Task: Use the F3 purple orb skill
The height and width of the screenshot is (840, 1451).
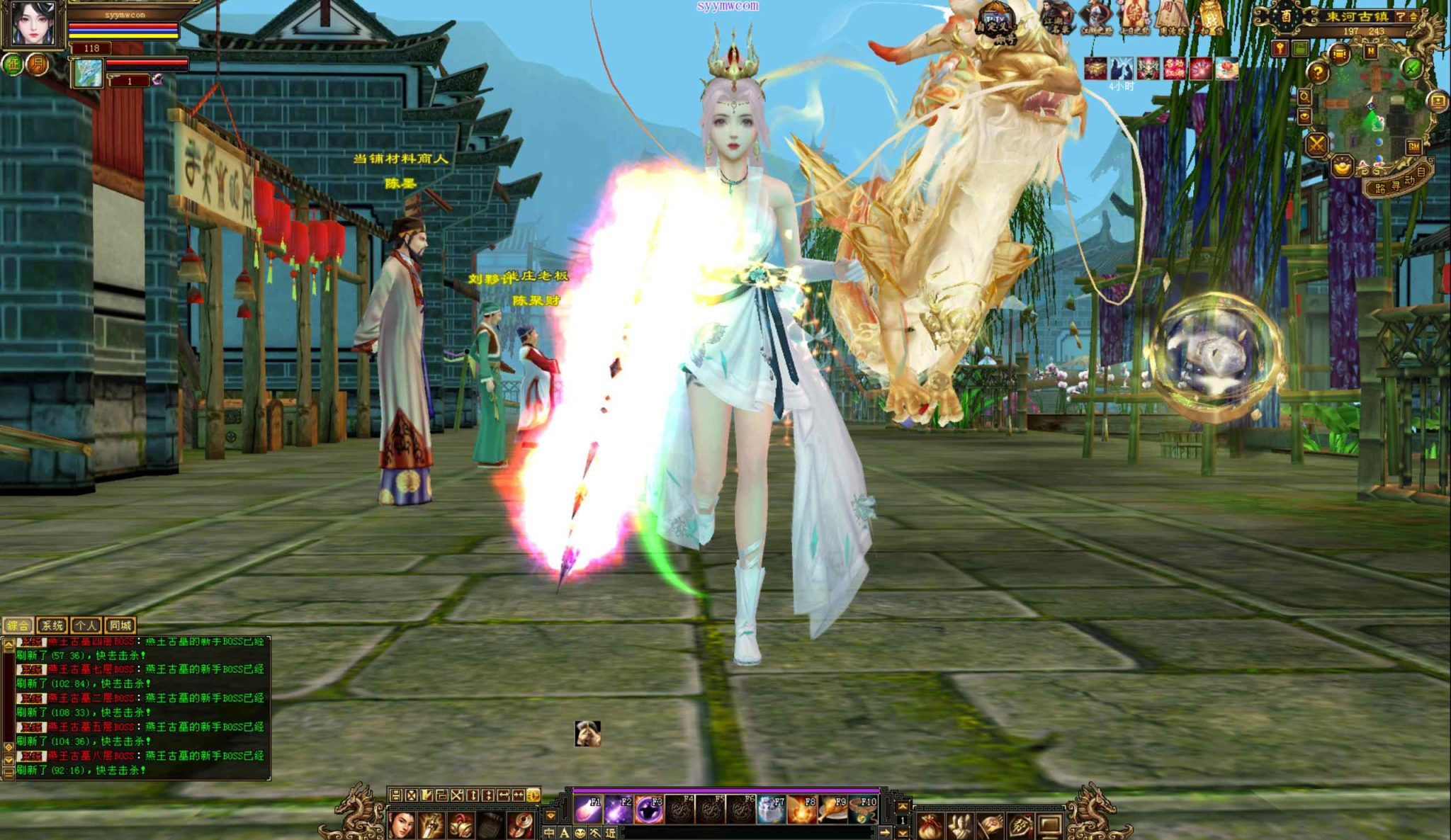Action: coord(648,809)
